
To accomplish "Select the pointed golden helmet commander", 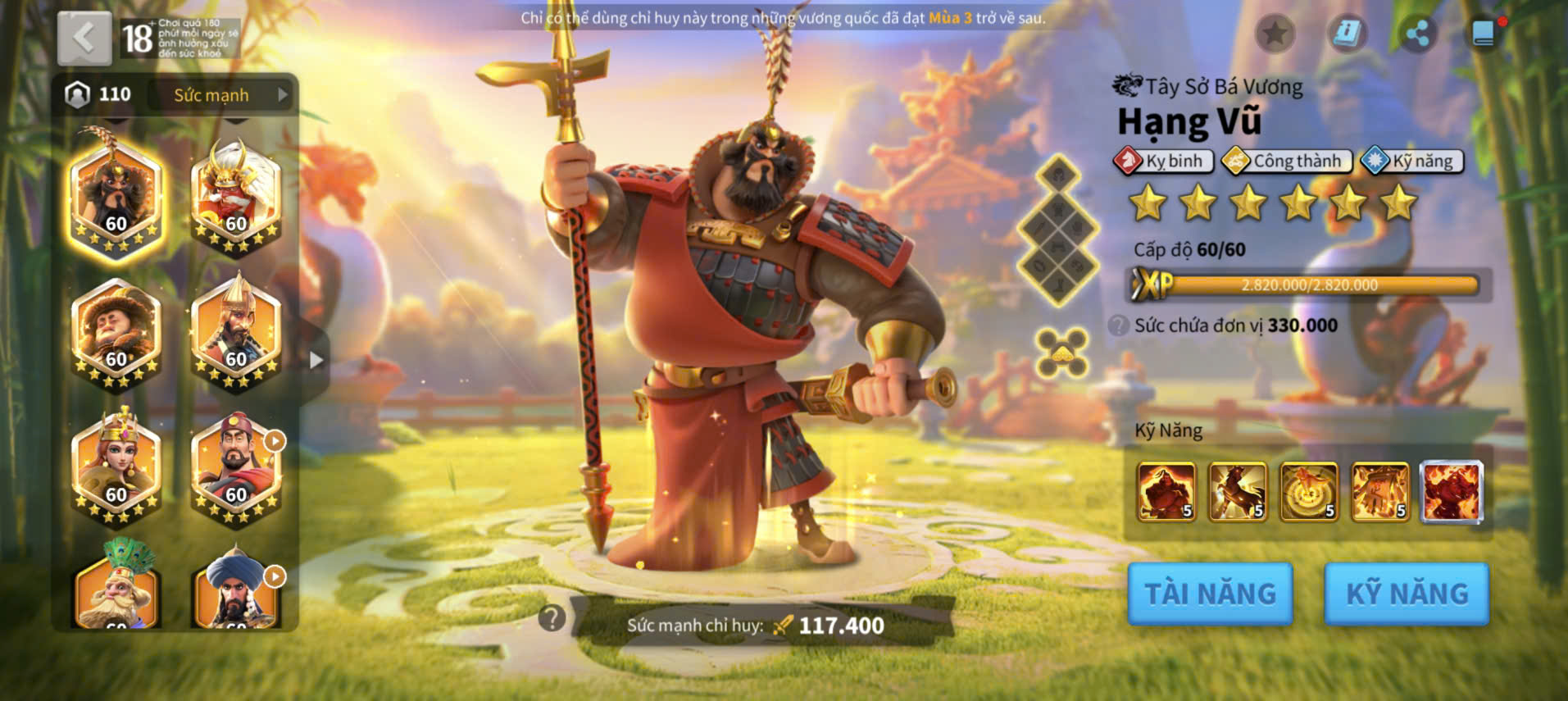I will click(236, 332).
